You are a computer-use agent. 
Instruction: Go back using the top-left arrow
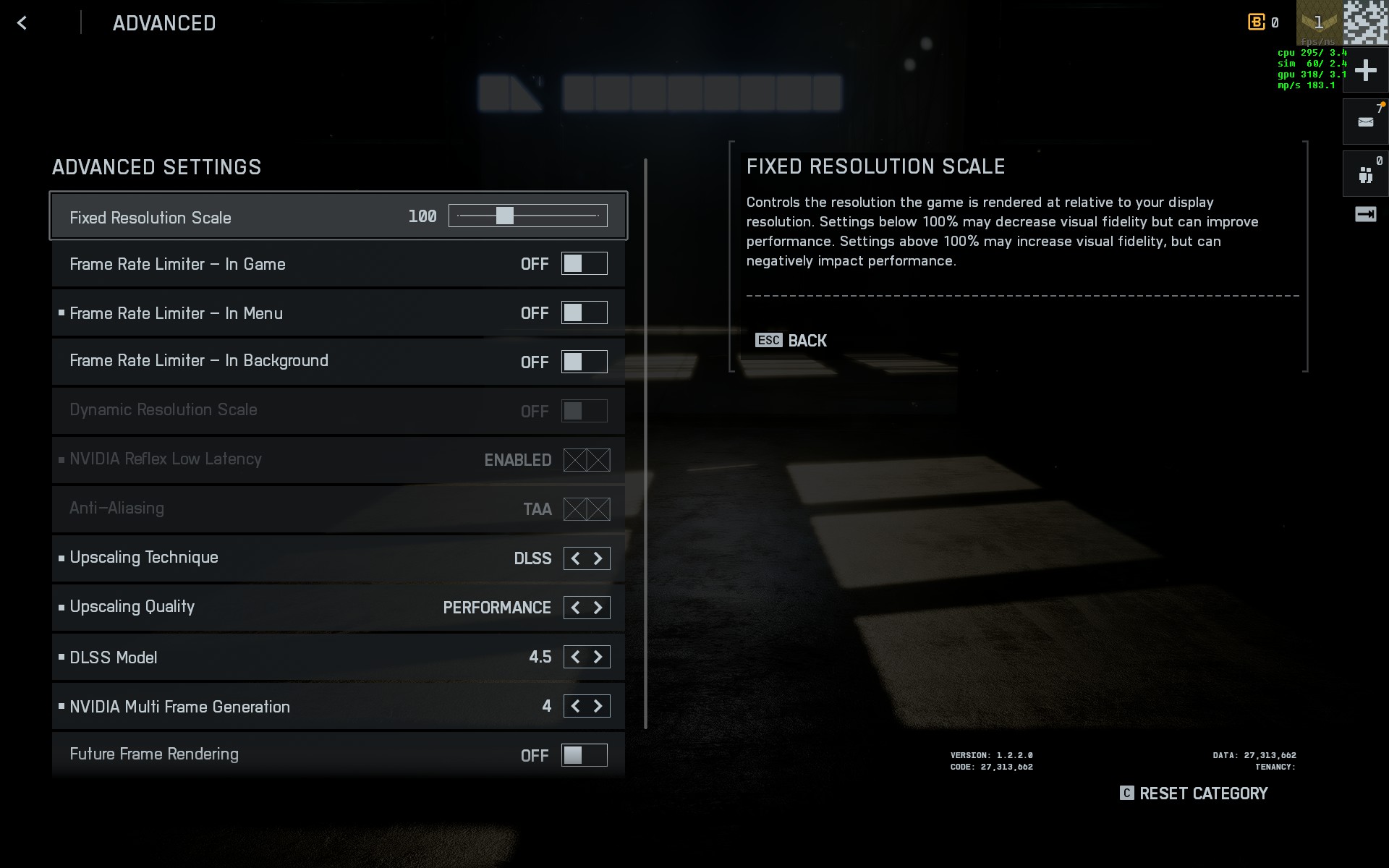click(x=22, y=23)
